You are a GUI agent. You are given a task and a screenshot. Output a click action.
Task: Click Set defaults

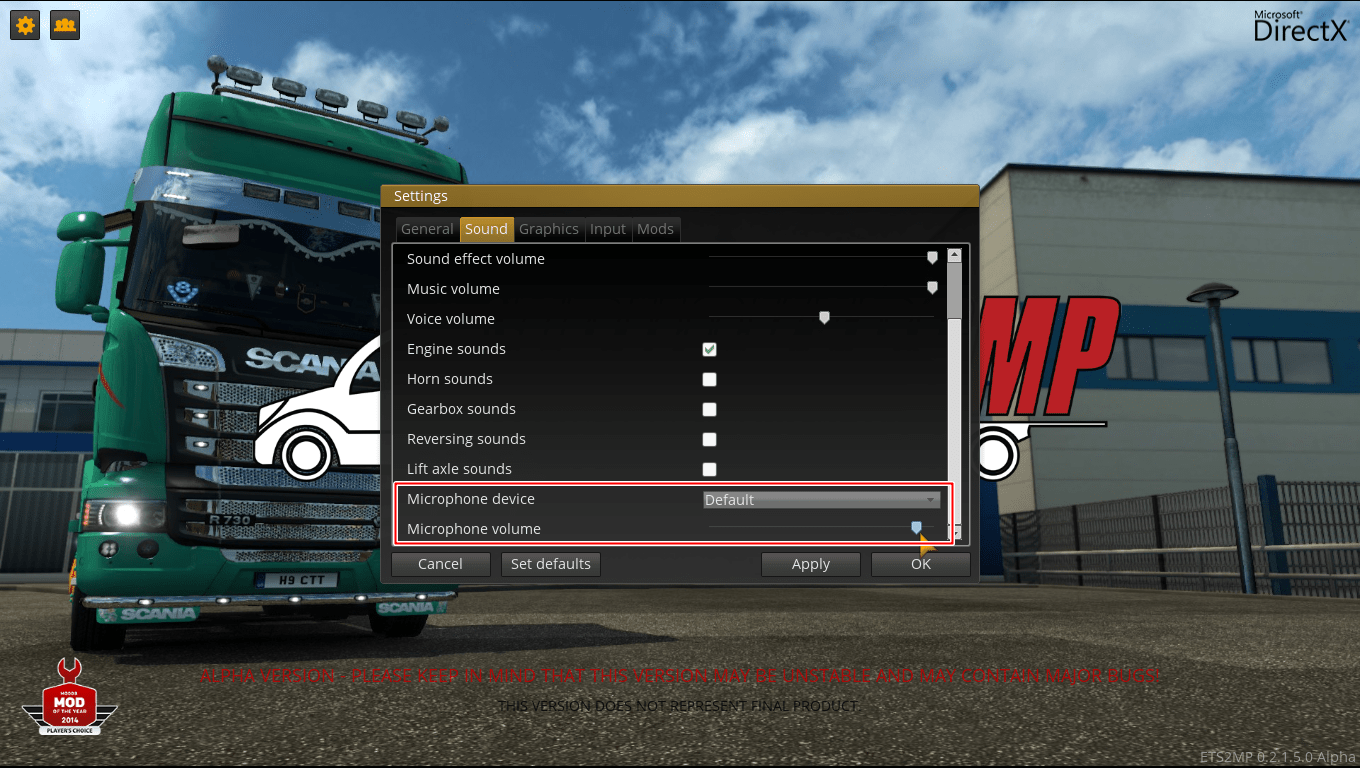click(x=550, y=564)
